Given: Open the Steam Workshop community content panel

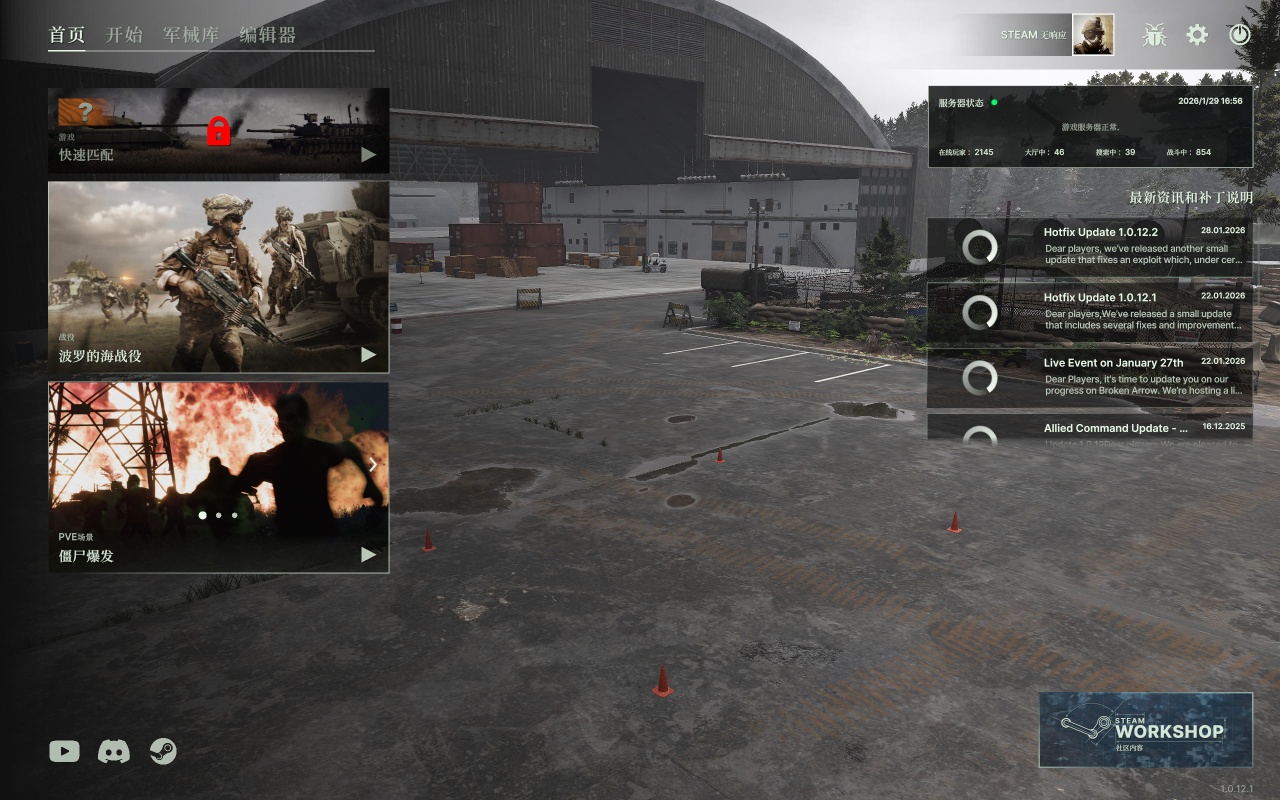Looking at the screenshot, I should (1145, 729).
